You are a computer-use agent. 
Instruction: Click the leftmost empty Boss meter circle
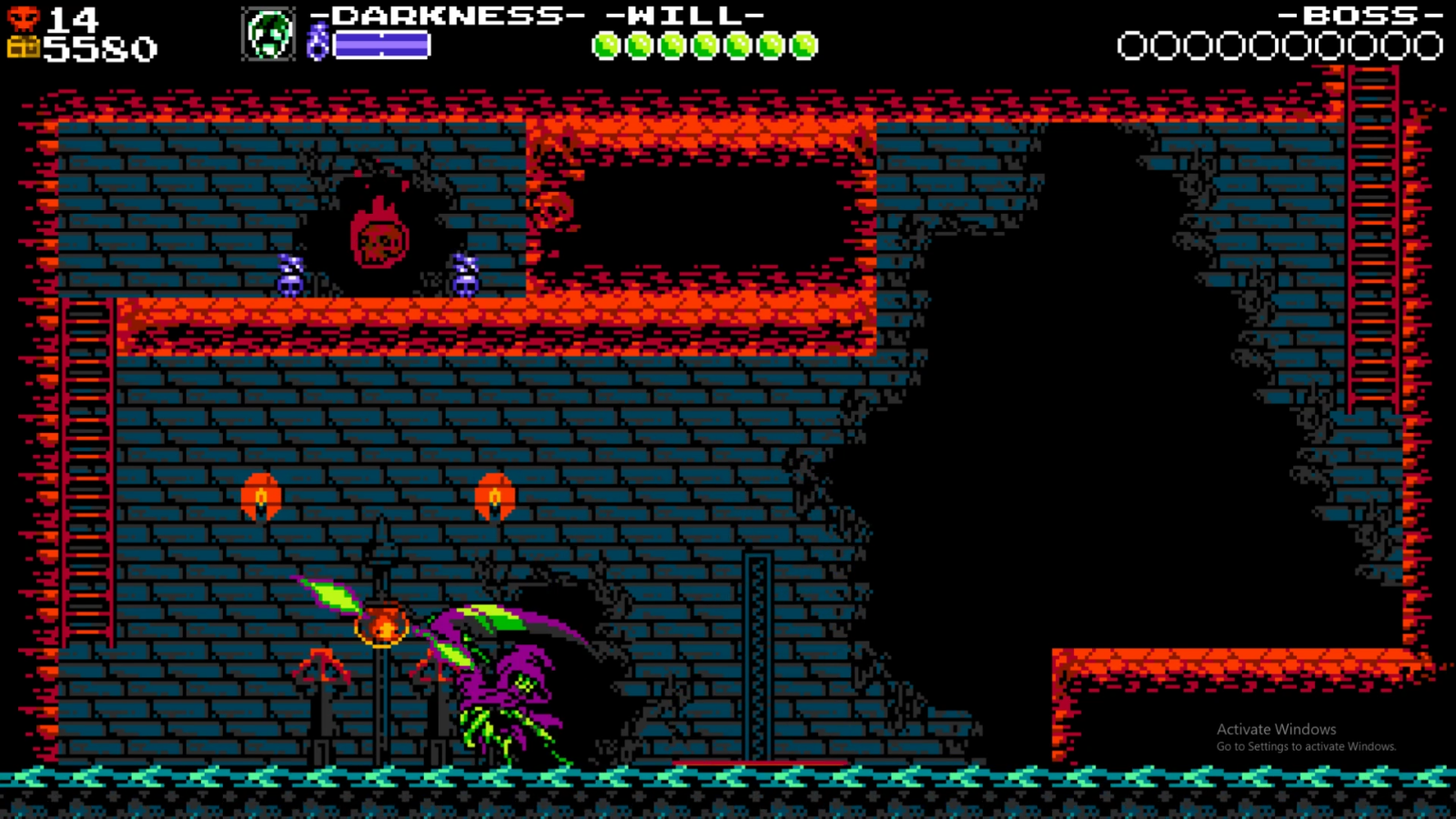[1134, 43]
